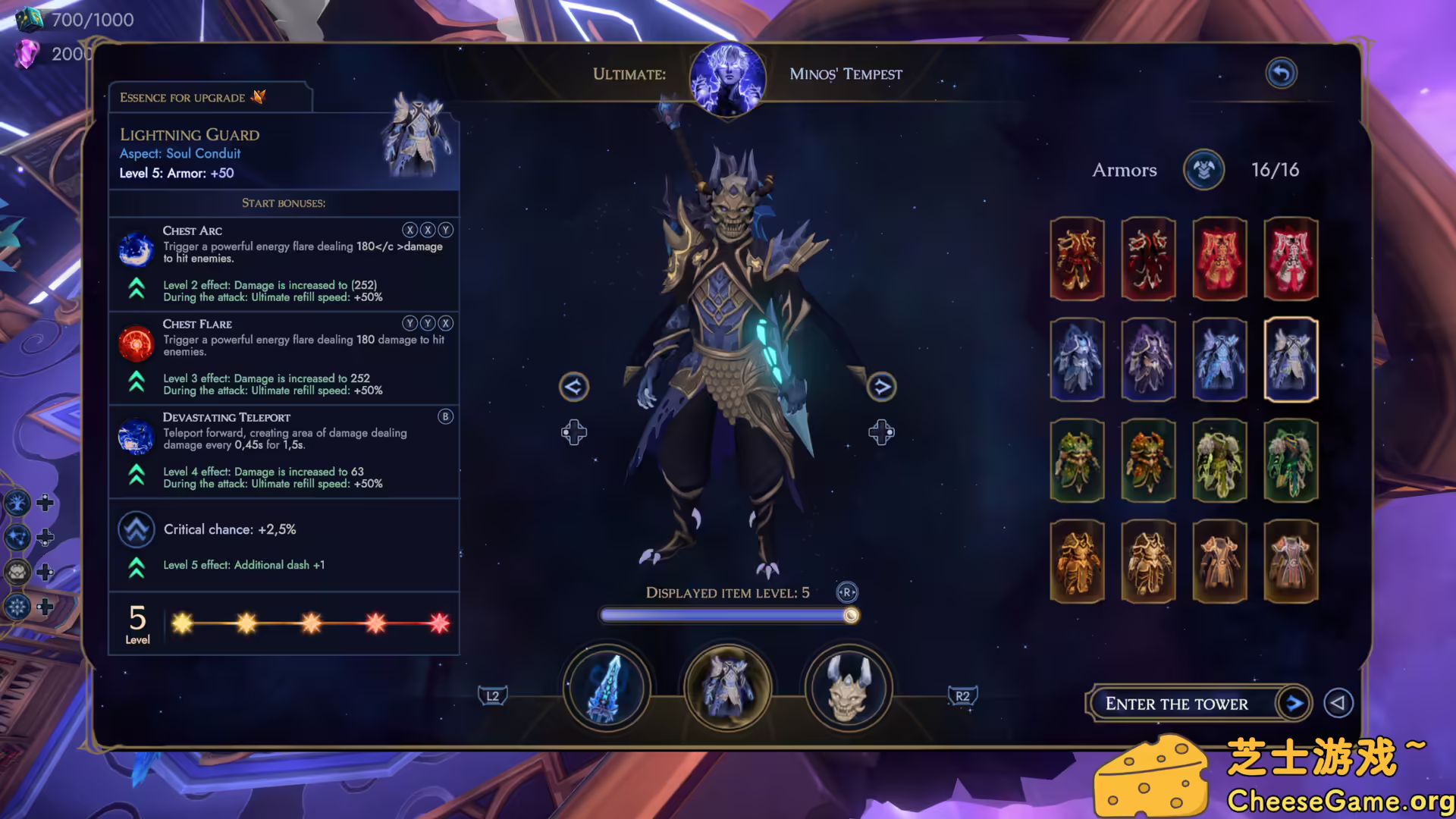This screenshot has width=1456, height=819.
Task: Click the small back triangle beside Enter the Tower
Action: [1338, 703]
